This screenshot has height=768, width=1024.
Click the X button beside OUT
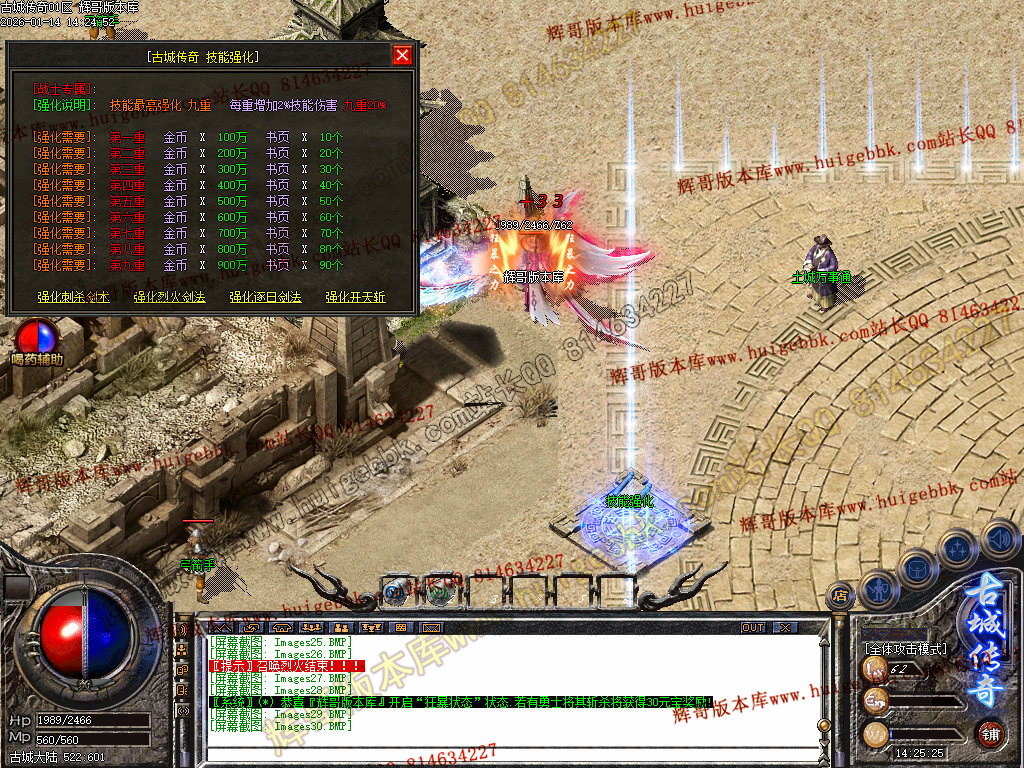click(x=785, y=627)
